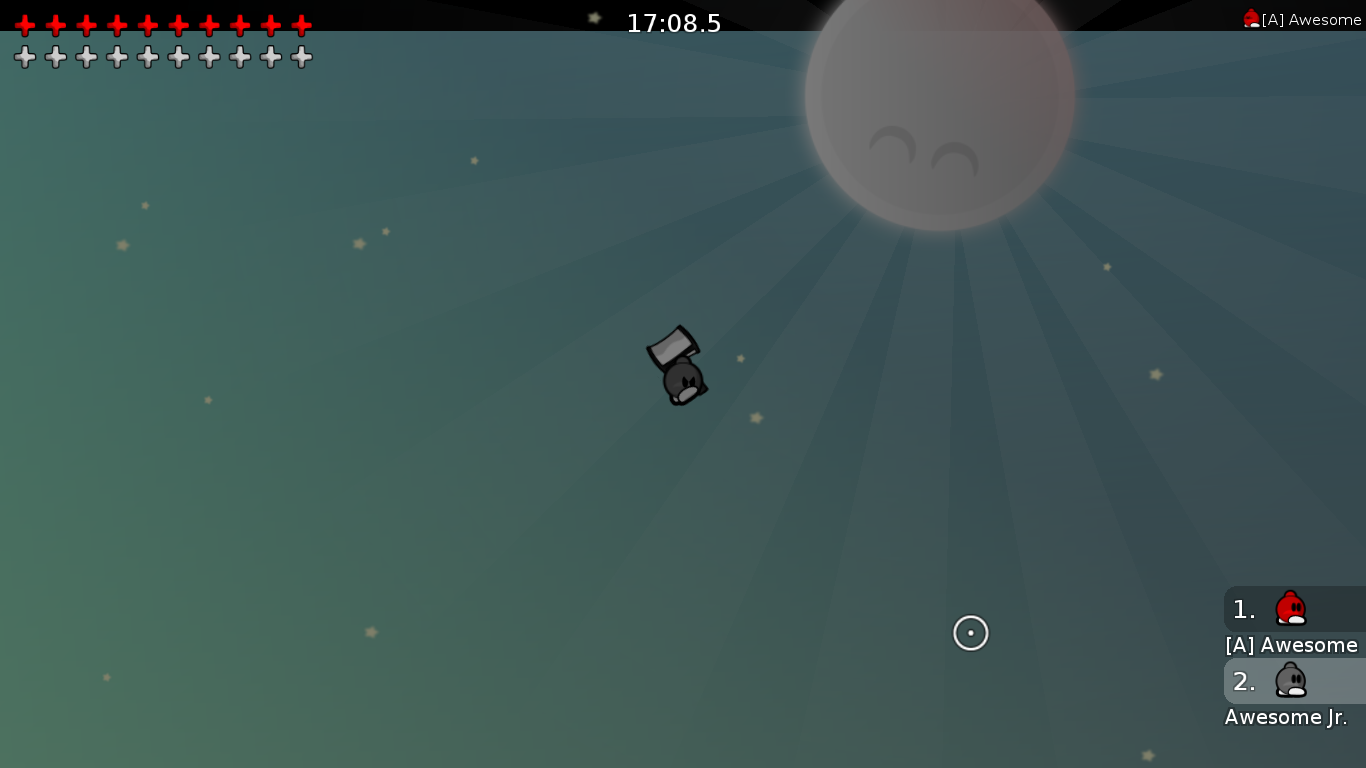The width and height of the screenshot is (1366, 768).
Task: Click the match timer reading 17:08.5
Action: pos(674,24)
